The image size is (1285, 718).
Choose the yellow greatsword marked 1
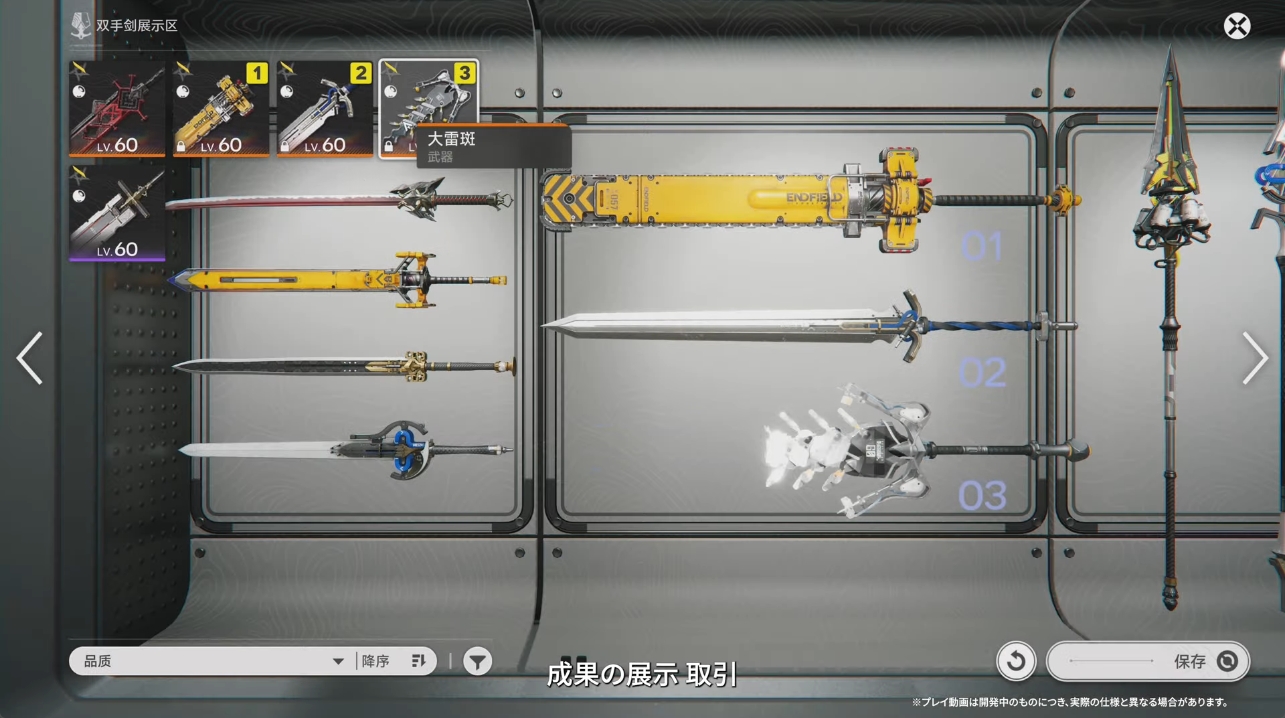coord(221,108)
